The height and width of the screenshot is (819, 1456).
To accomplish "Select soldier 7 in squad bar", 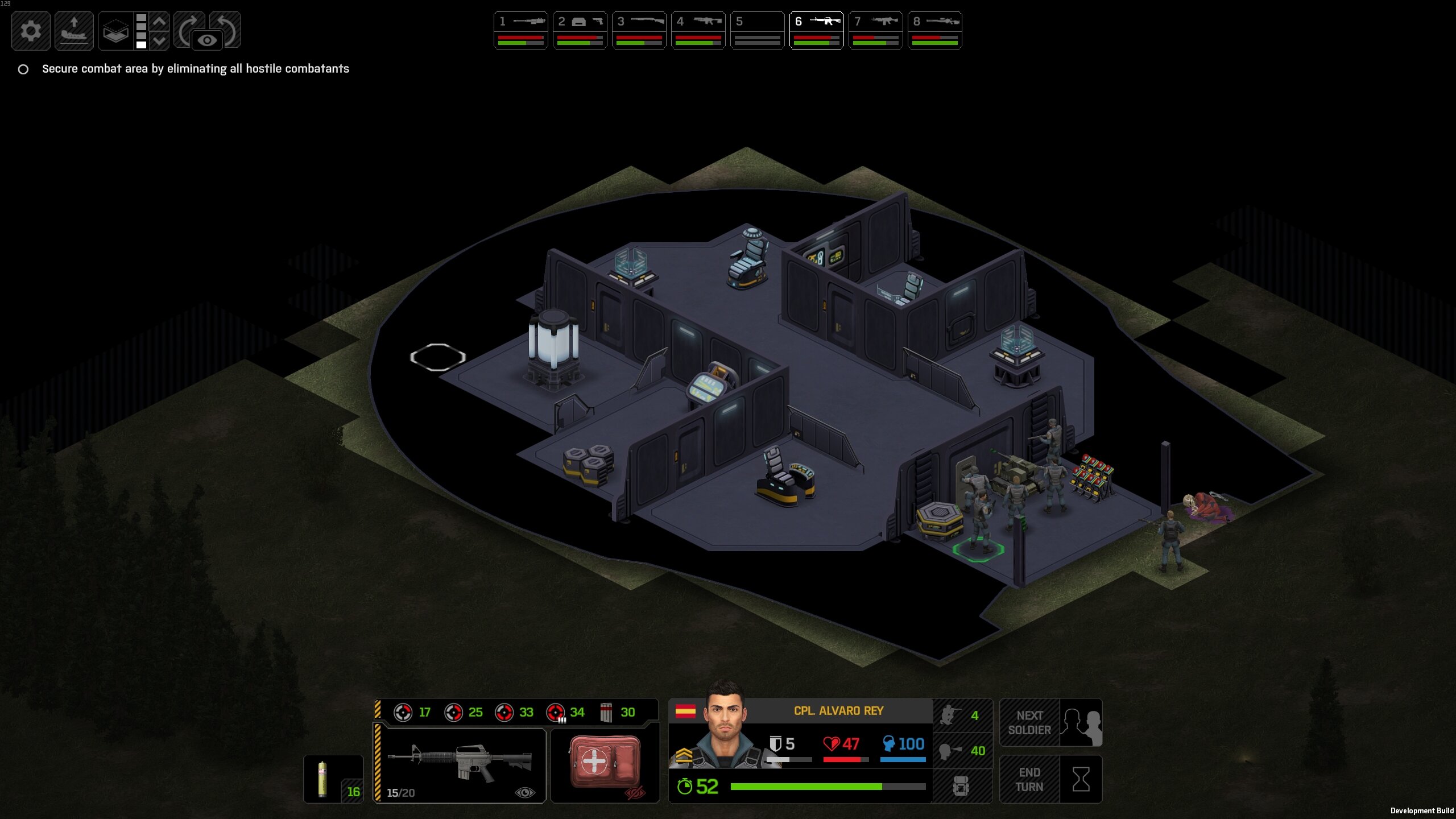I will [875, 31].
